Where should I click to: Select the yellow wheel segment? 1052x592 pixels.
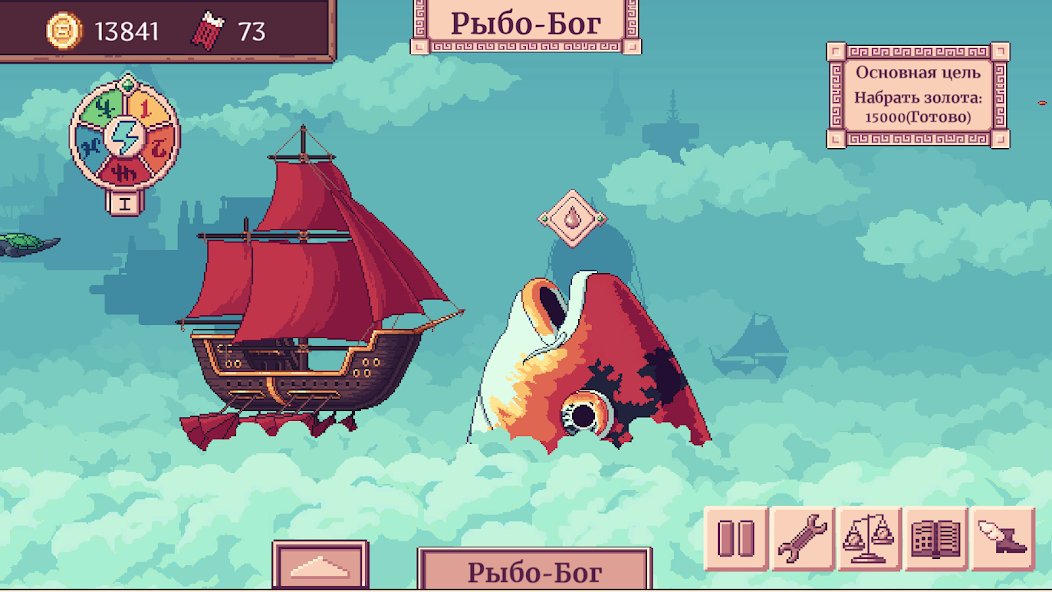point(143,103)
